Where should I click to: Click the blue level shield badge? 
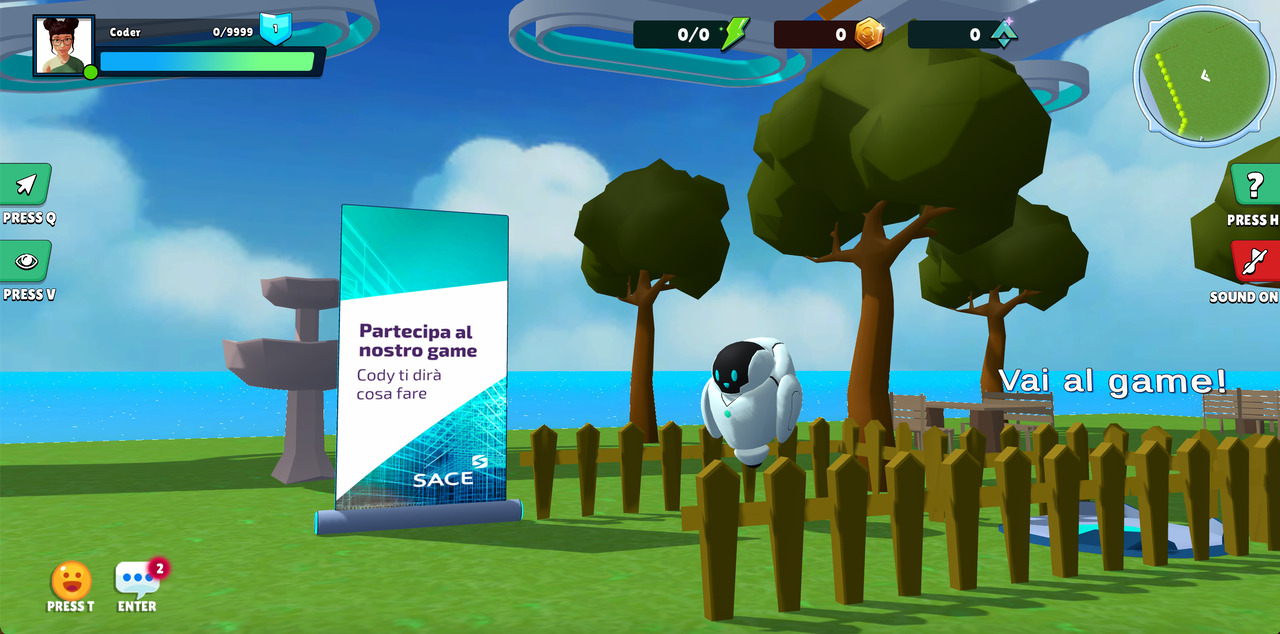(x=276, y=29)
